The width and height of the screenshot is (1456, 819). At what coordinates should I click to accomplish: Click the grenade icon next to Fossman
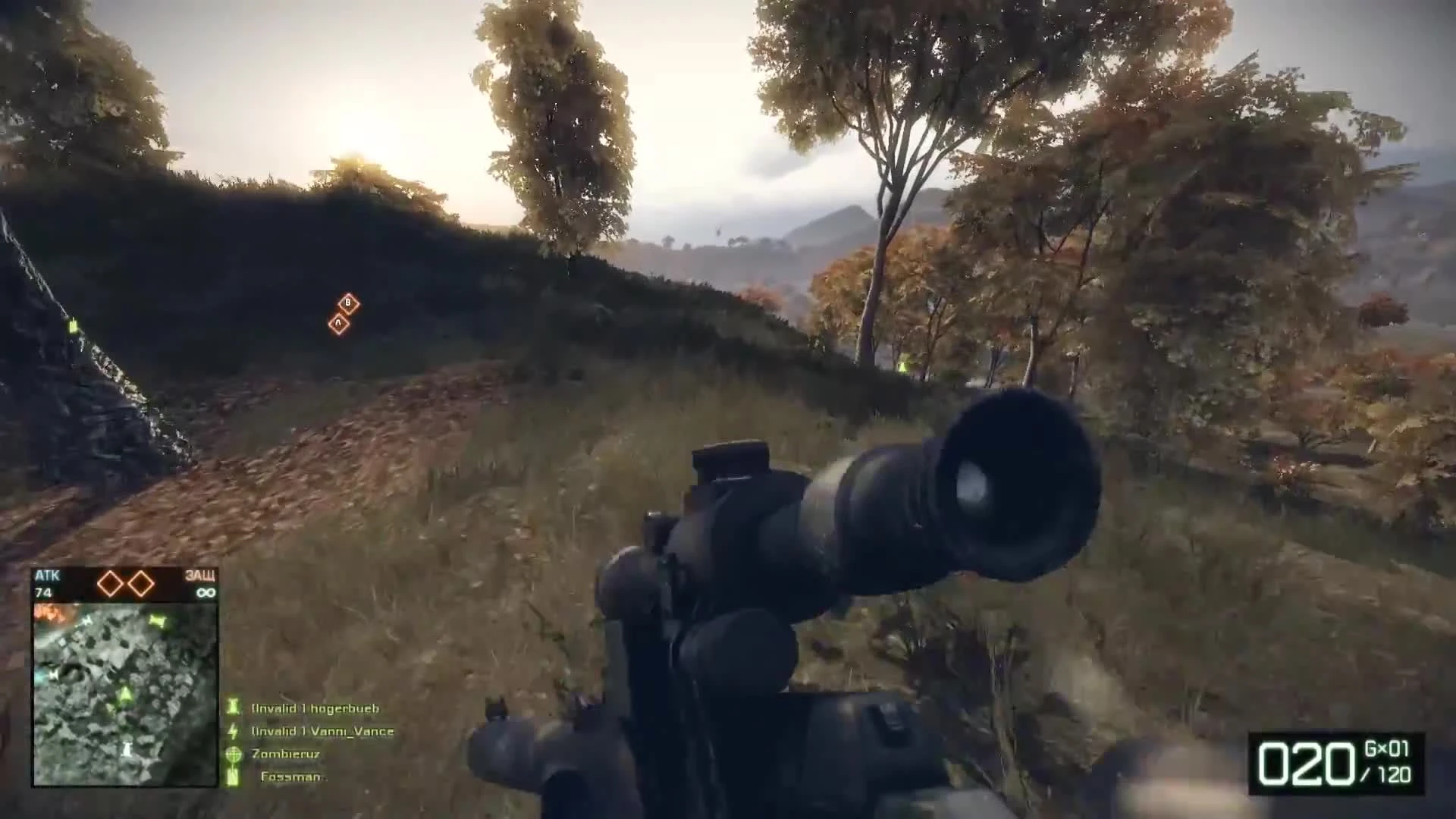tap(232, 776)
